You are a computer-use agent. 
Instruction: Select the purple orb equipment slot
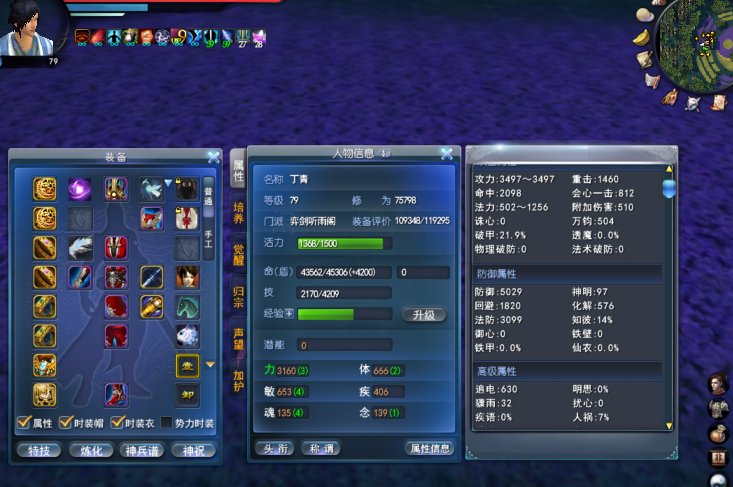(80, 188)
